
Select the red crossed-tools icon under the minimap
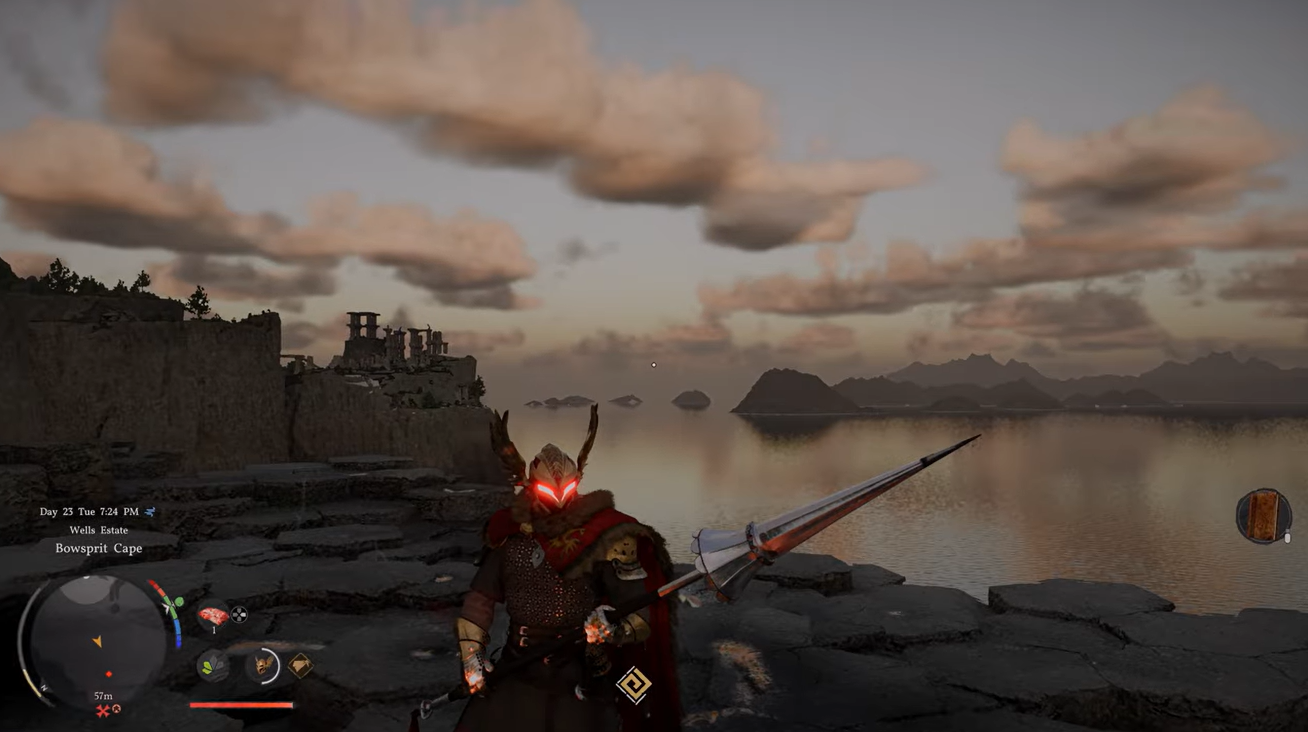pos(103,711)
